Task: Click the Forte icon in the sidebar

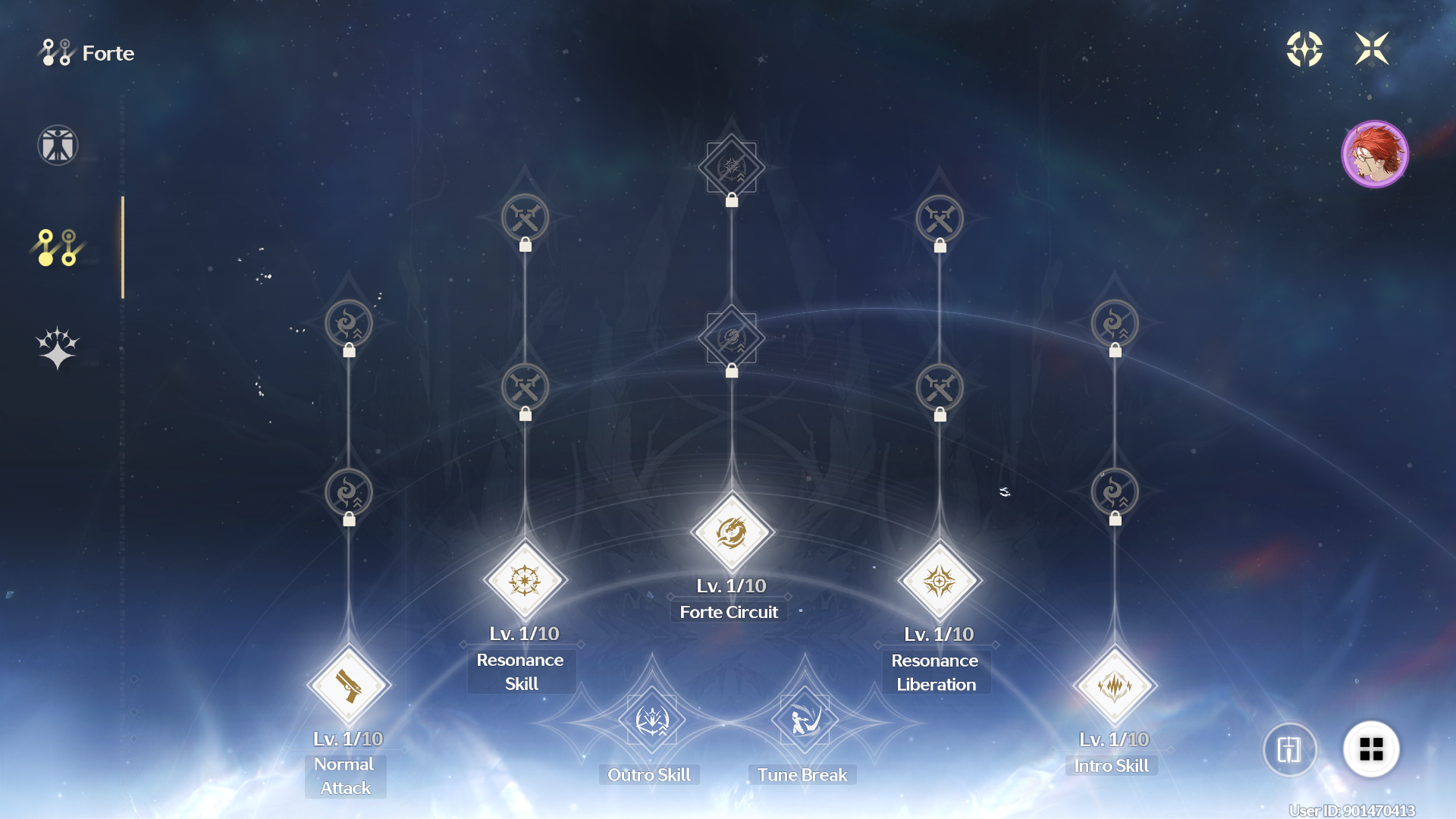Action: click(x=57, y=246)
